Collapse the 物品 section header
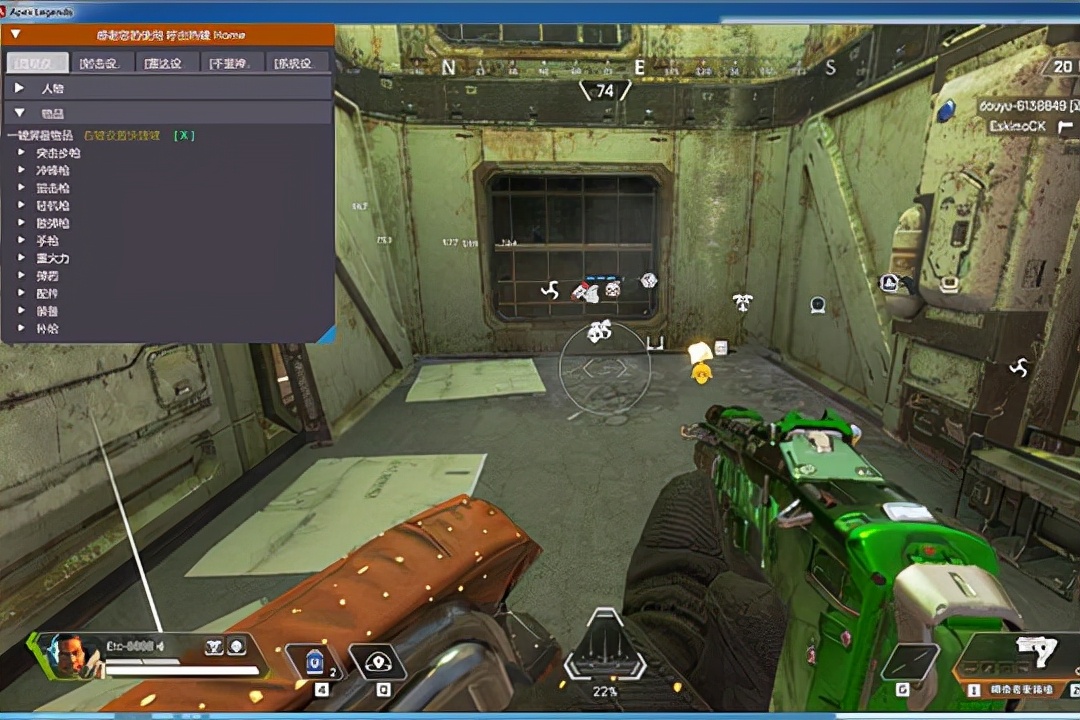The image size is (1080, 720). click(19, 114)
